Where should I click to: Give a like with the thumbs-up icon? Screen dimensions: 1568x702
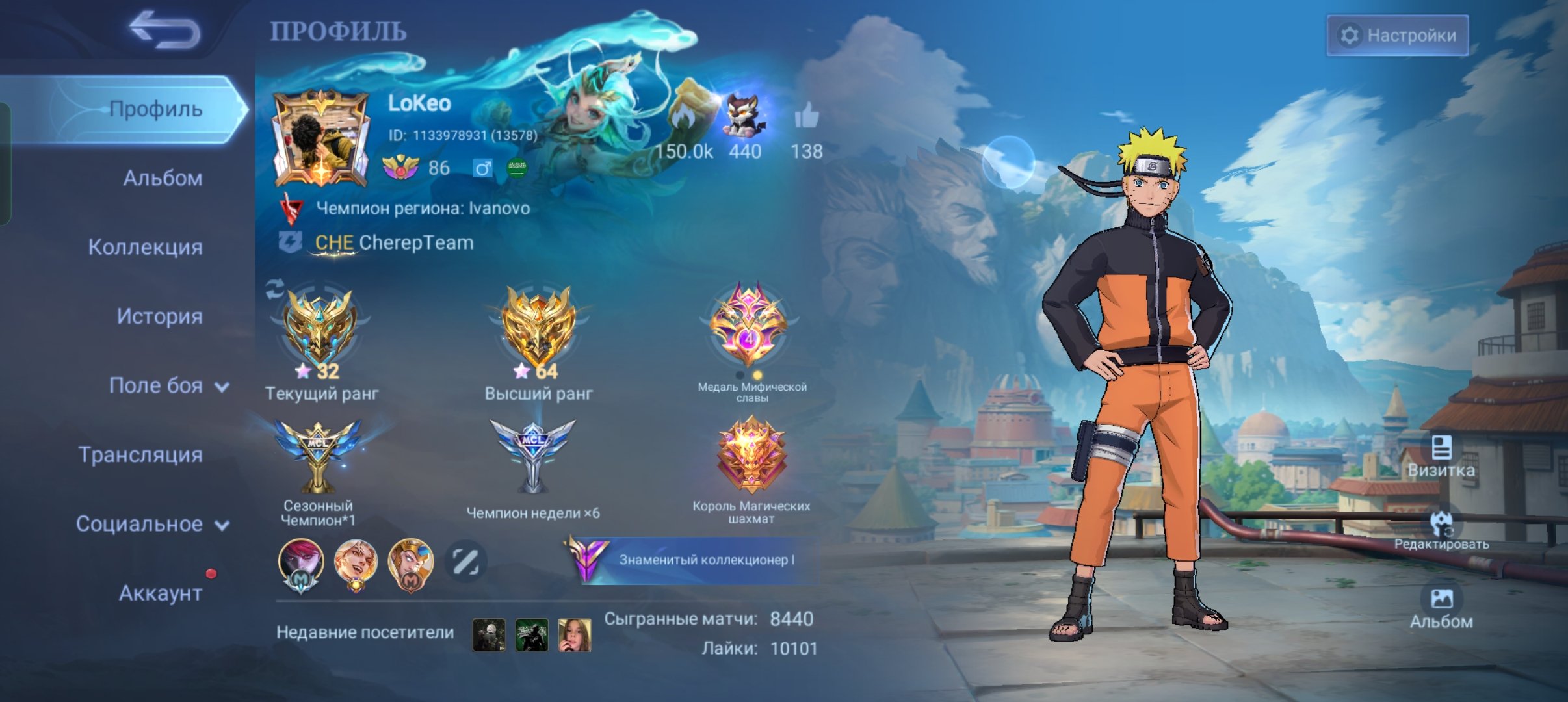point(806,118)
